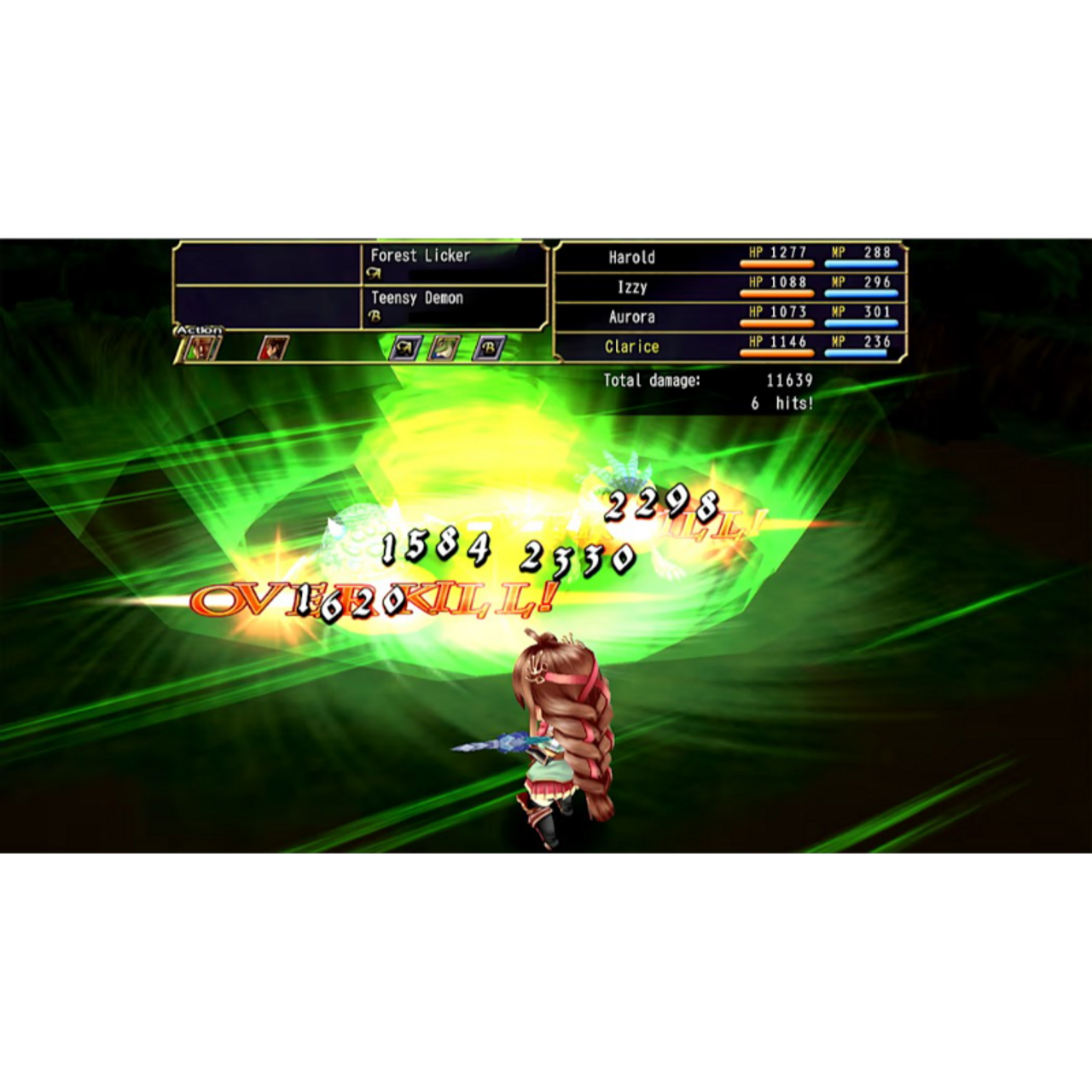Select the enemy A marker icon on the turn bar
This screenshot has width=1092, height=1092.
click(405, 348)
